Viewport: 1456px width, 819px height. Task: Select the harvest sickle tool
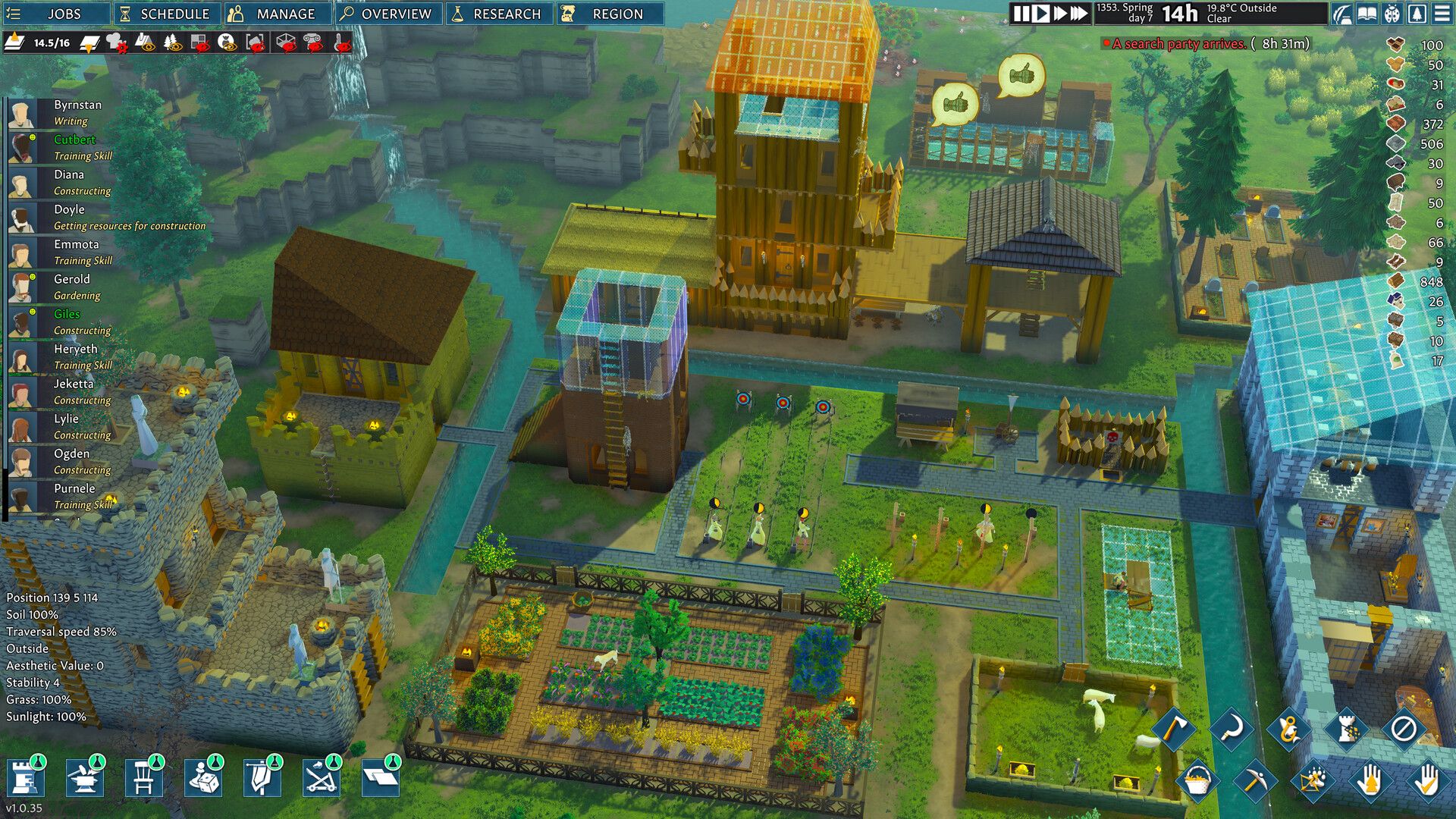1232,730
